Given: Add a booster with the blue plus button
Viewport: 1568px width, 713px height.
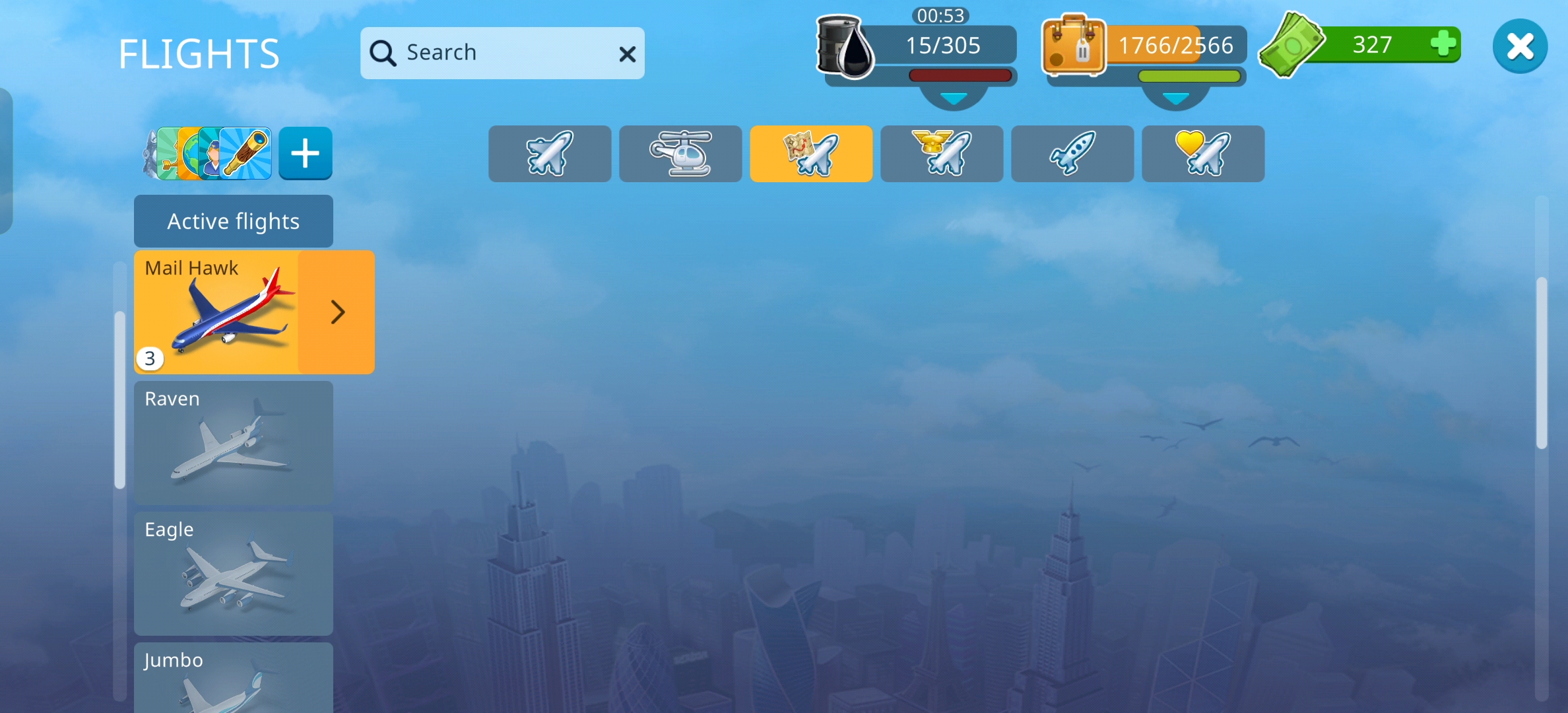Looking at the screenshot, I should point(305,154).
